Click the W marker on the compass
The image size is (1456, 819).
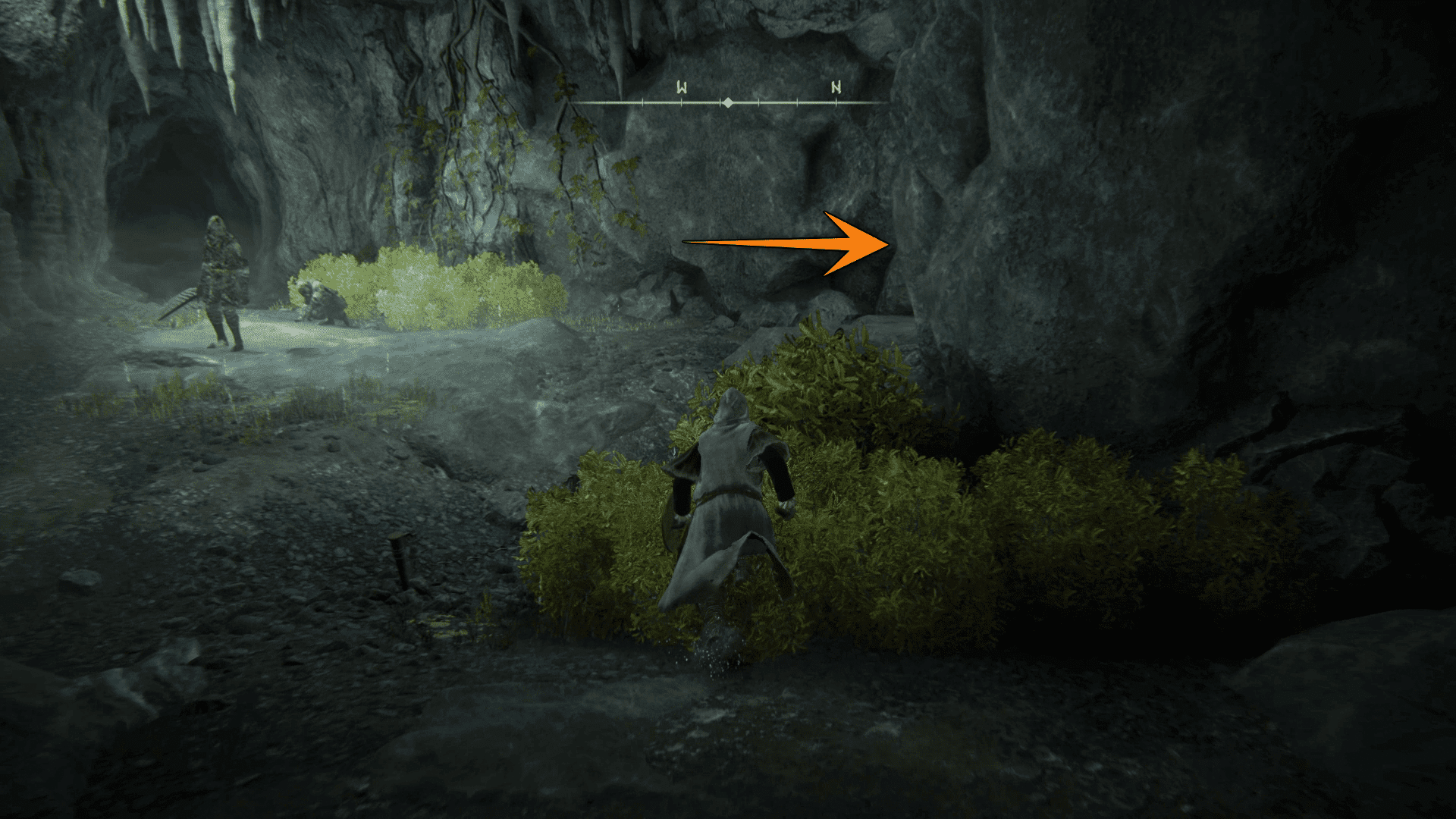(x=680, y=87)
